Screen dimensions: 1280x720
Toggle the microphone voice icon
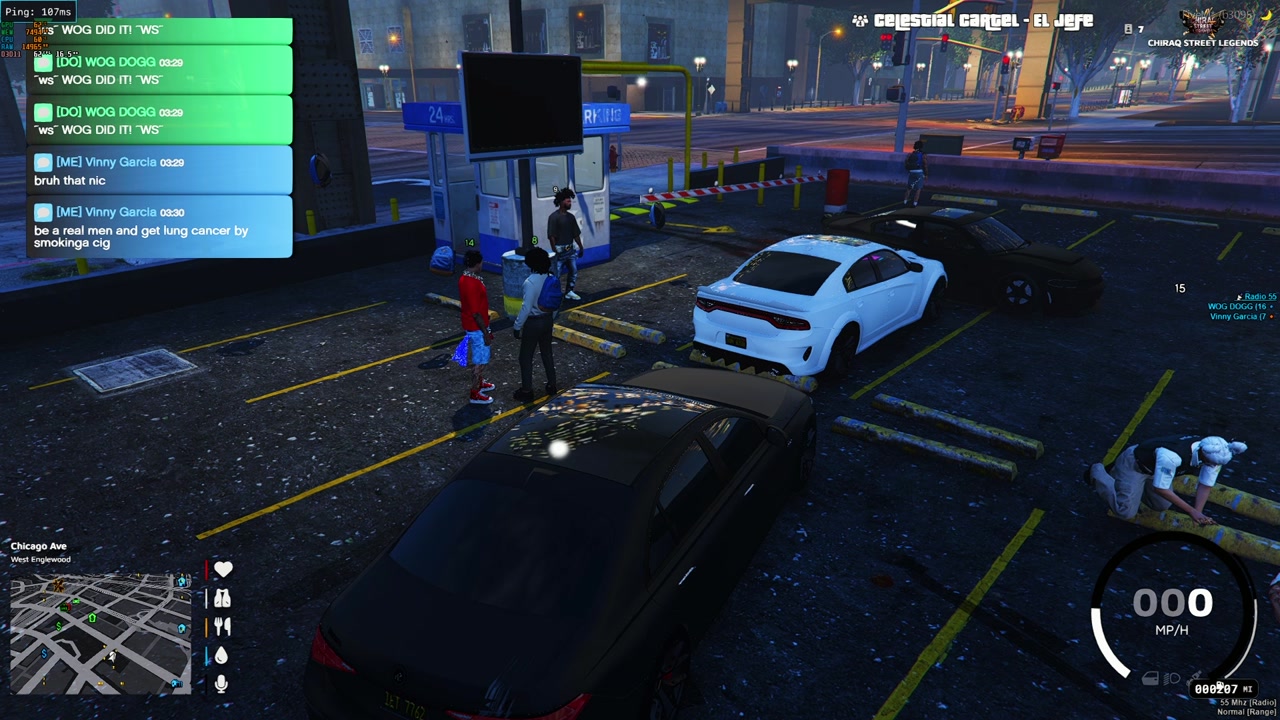pos(222,683)
